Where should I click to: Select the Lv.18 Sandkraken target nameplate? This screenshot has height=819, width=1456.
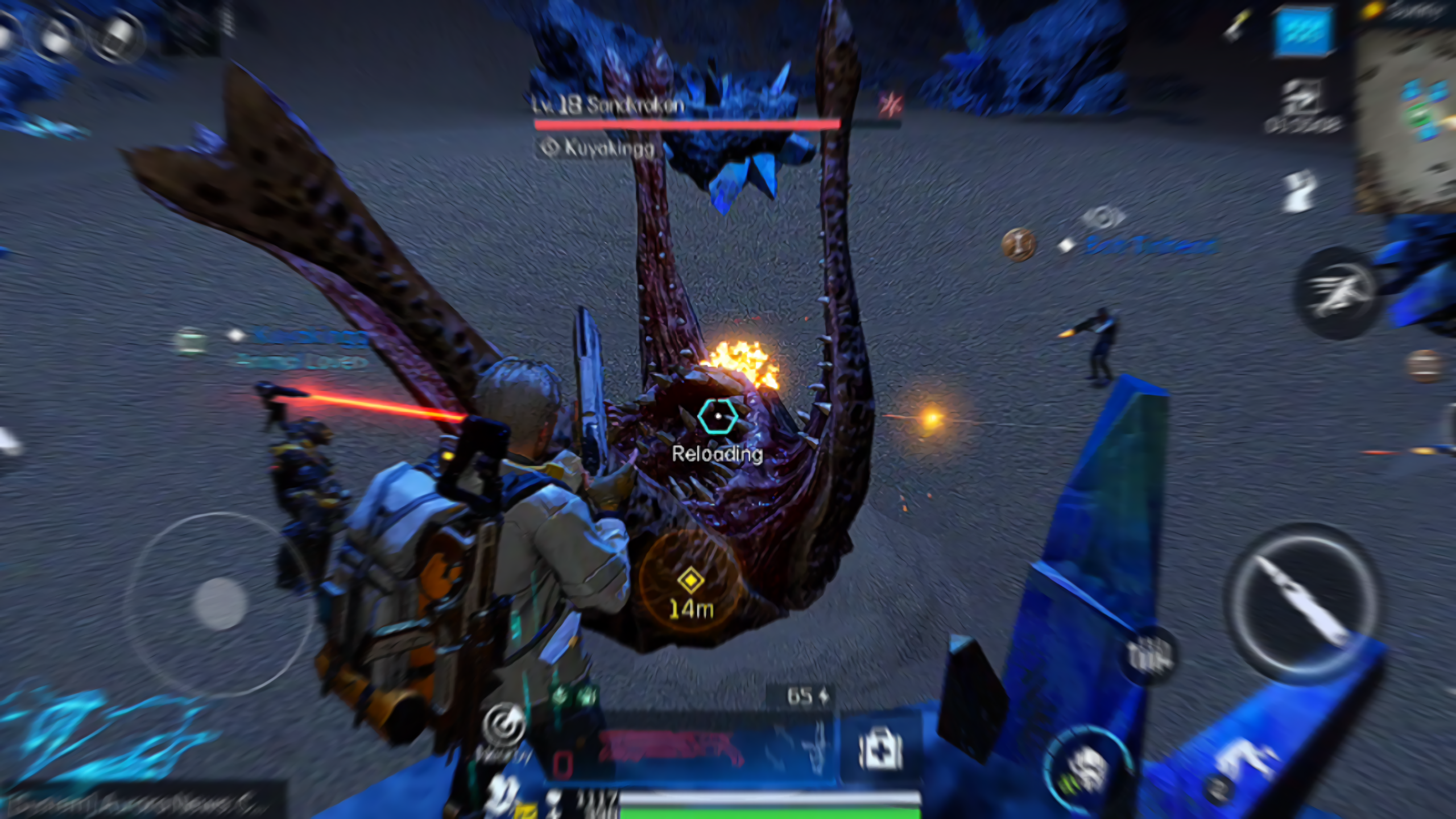609,105
